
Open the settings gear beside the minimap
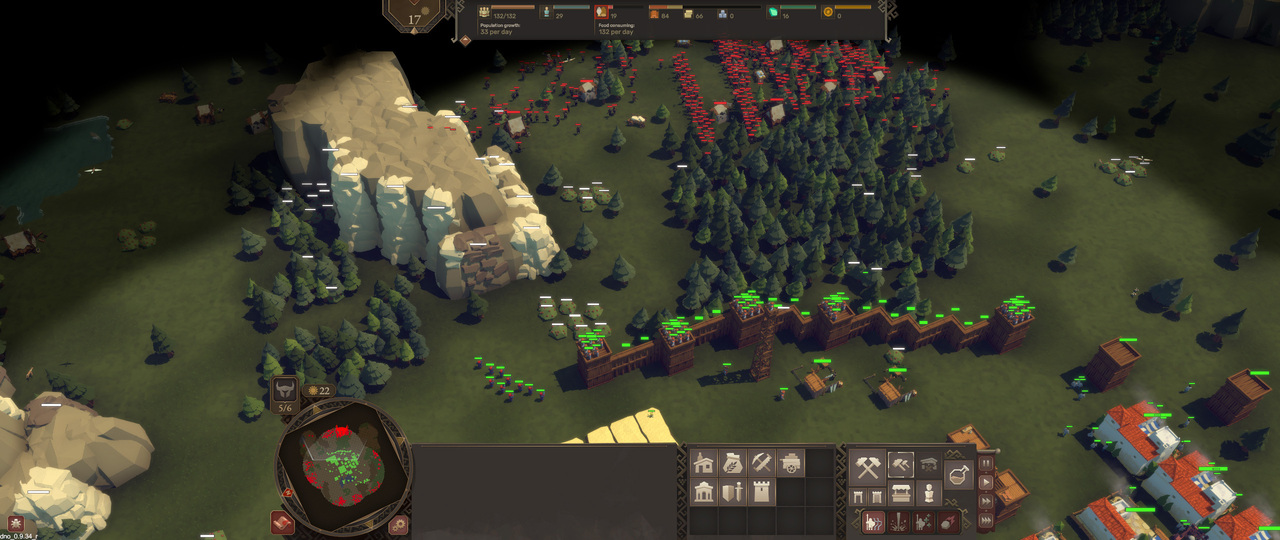(x=399, y=523)
